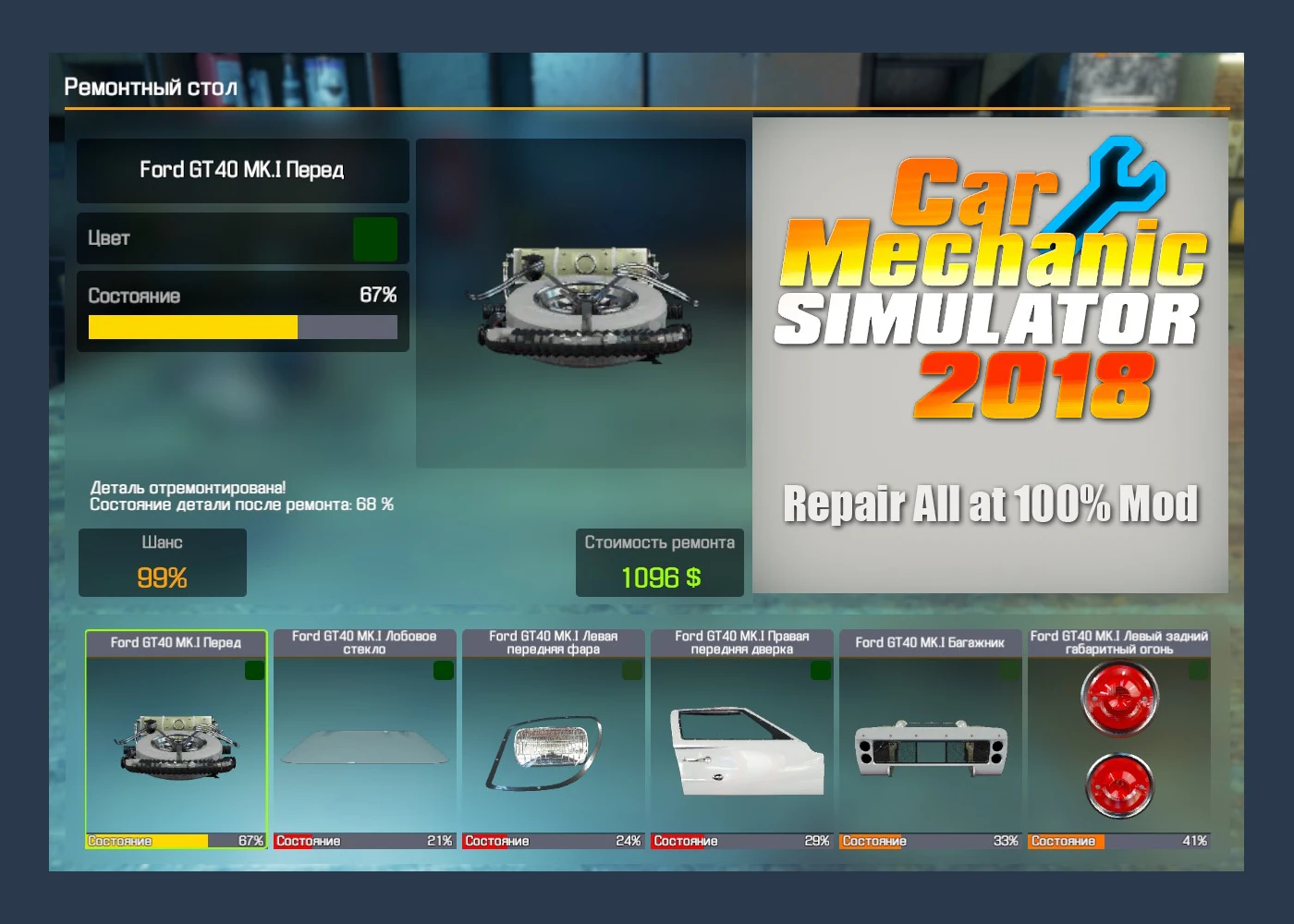Click the Стоимость ремонта 1096 $ button

point(659,562)
